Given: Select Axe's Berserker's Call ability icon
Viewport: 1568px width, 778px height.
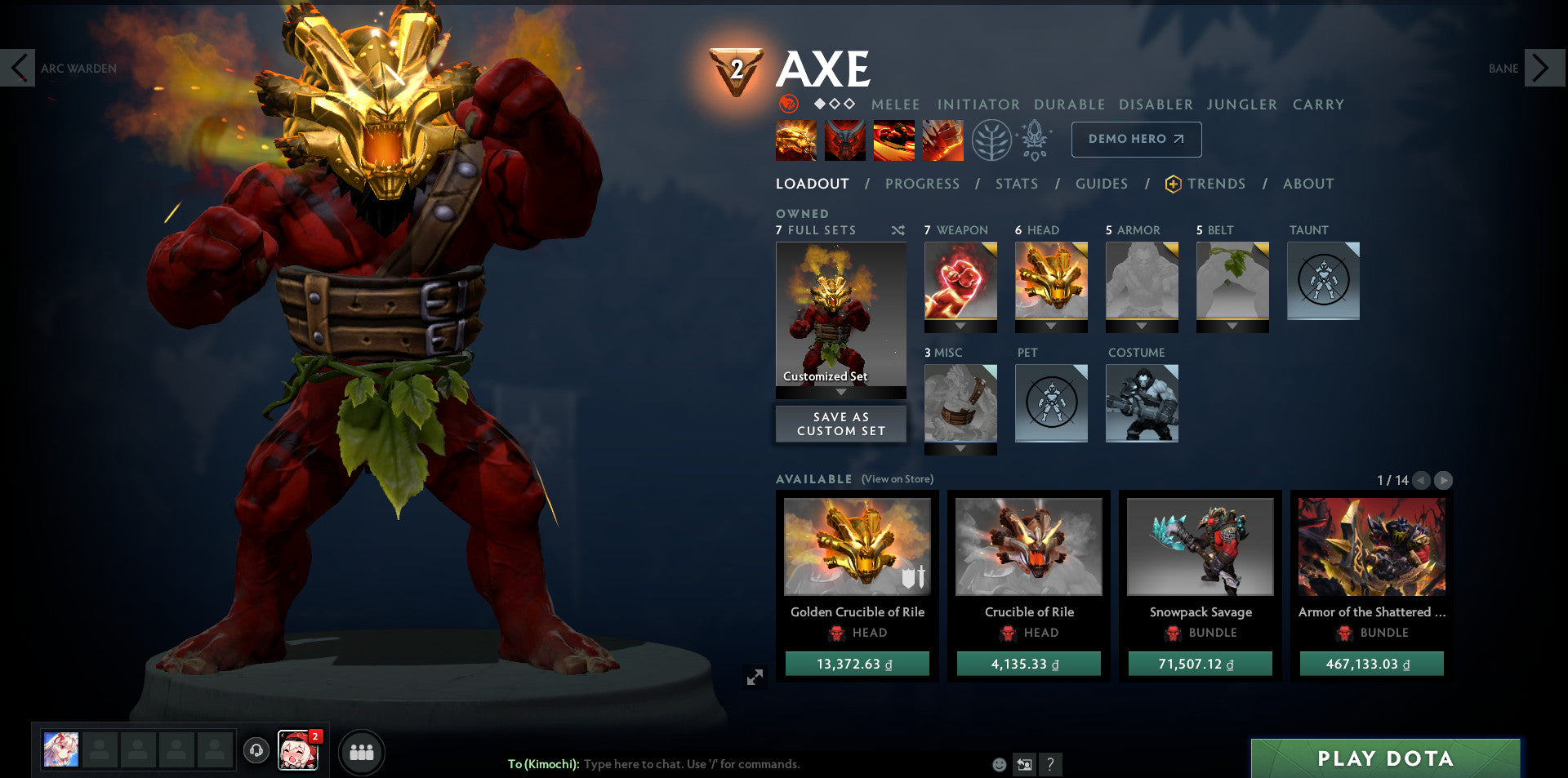Looking at the screenshot, I should (795, 140).
